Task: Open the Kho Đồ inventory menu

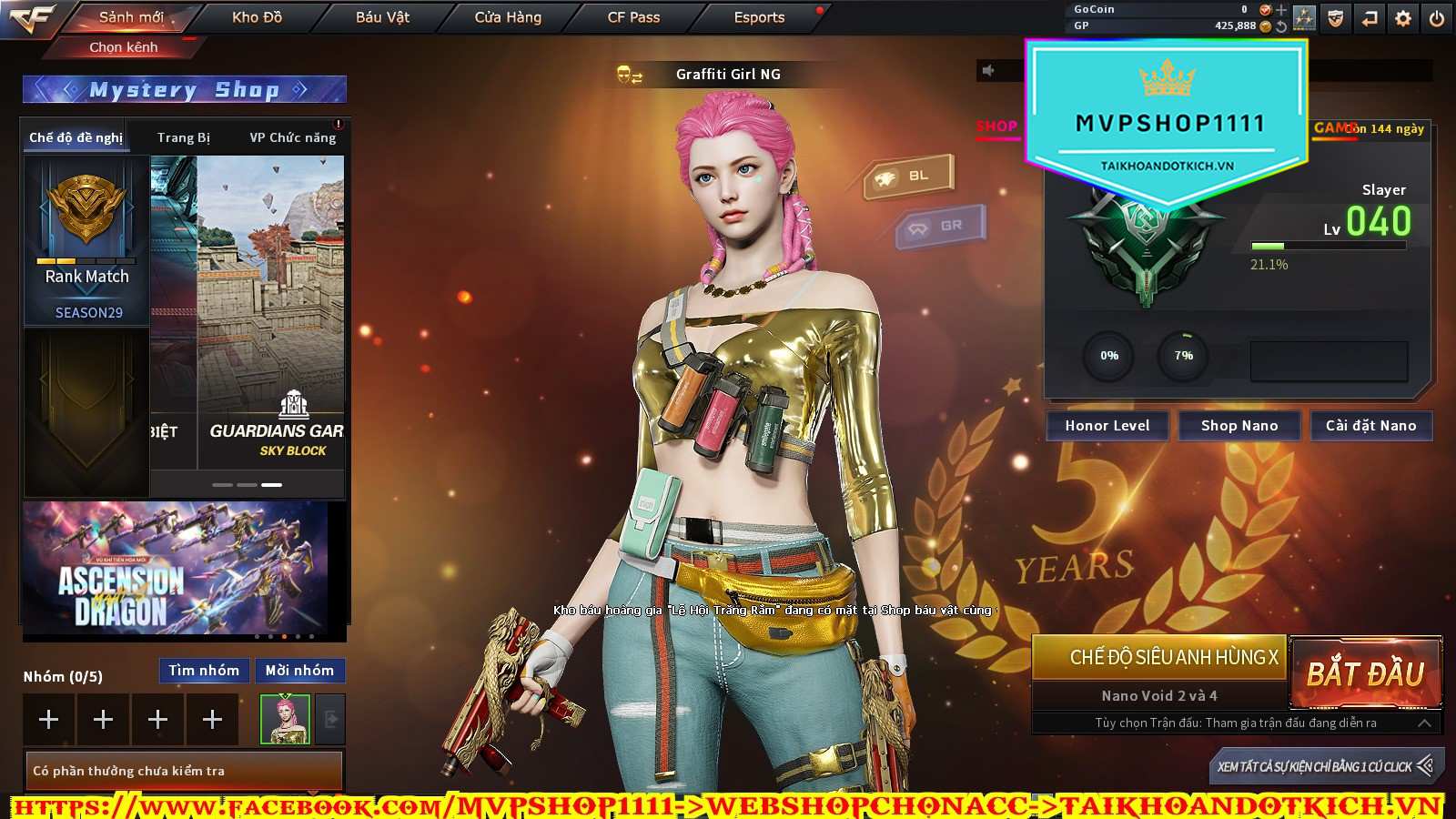Action: click(x=257, y=17)
